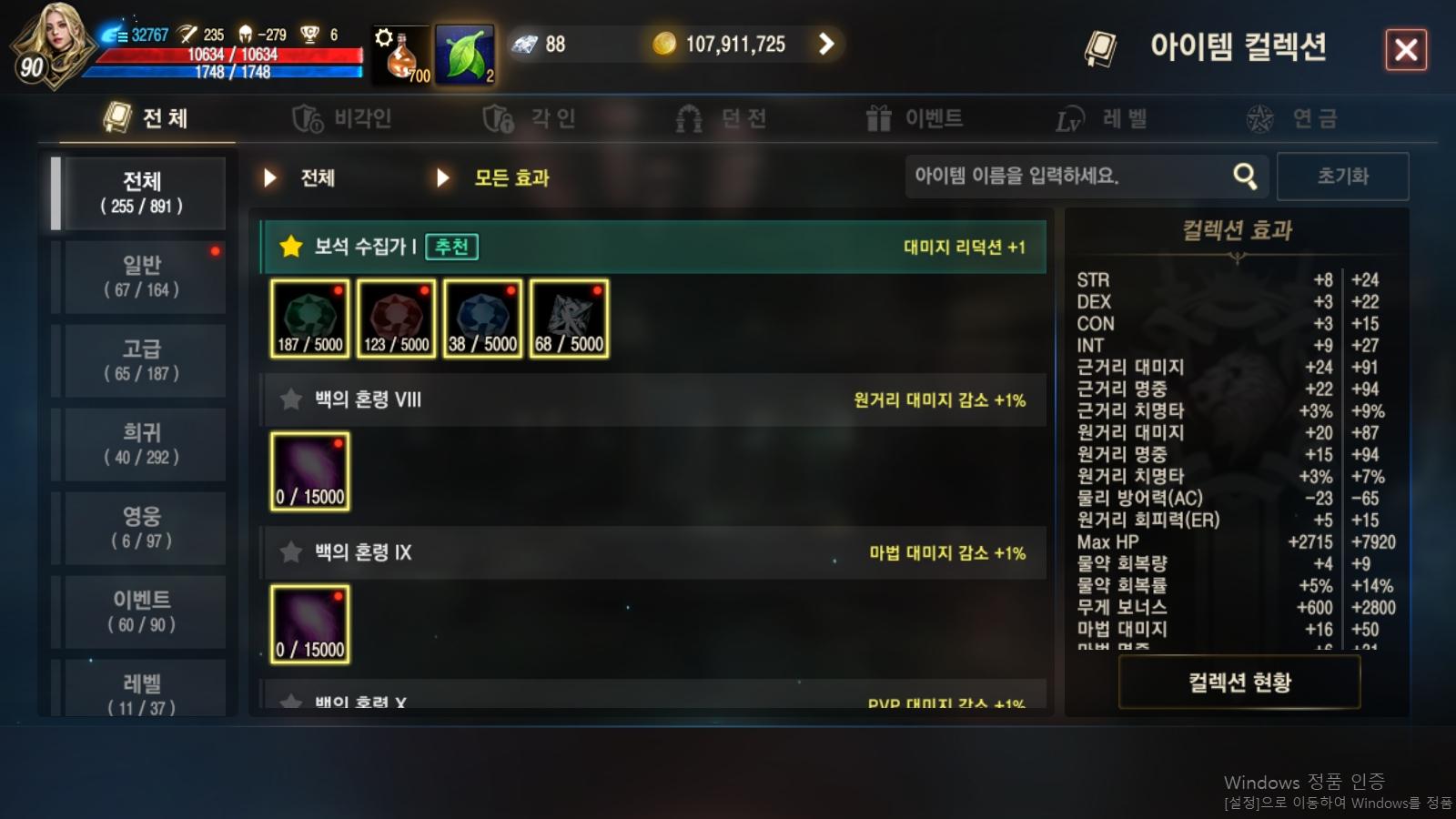
Task: Toggle the star beside 백의 혼령 VIII
Action: coord(290,399)
